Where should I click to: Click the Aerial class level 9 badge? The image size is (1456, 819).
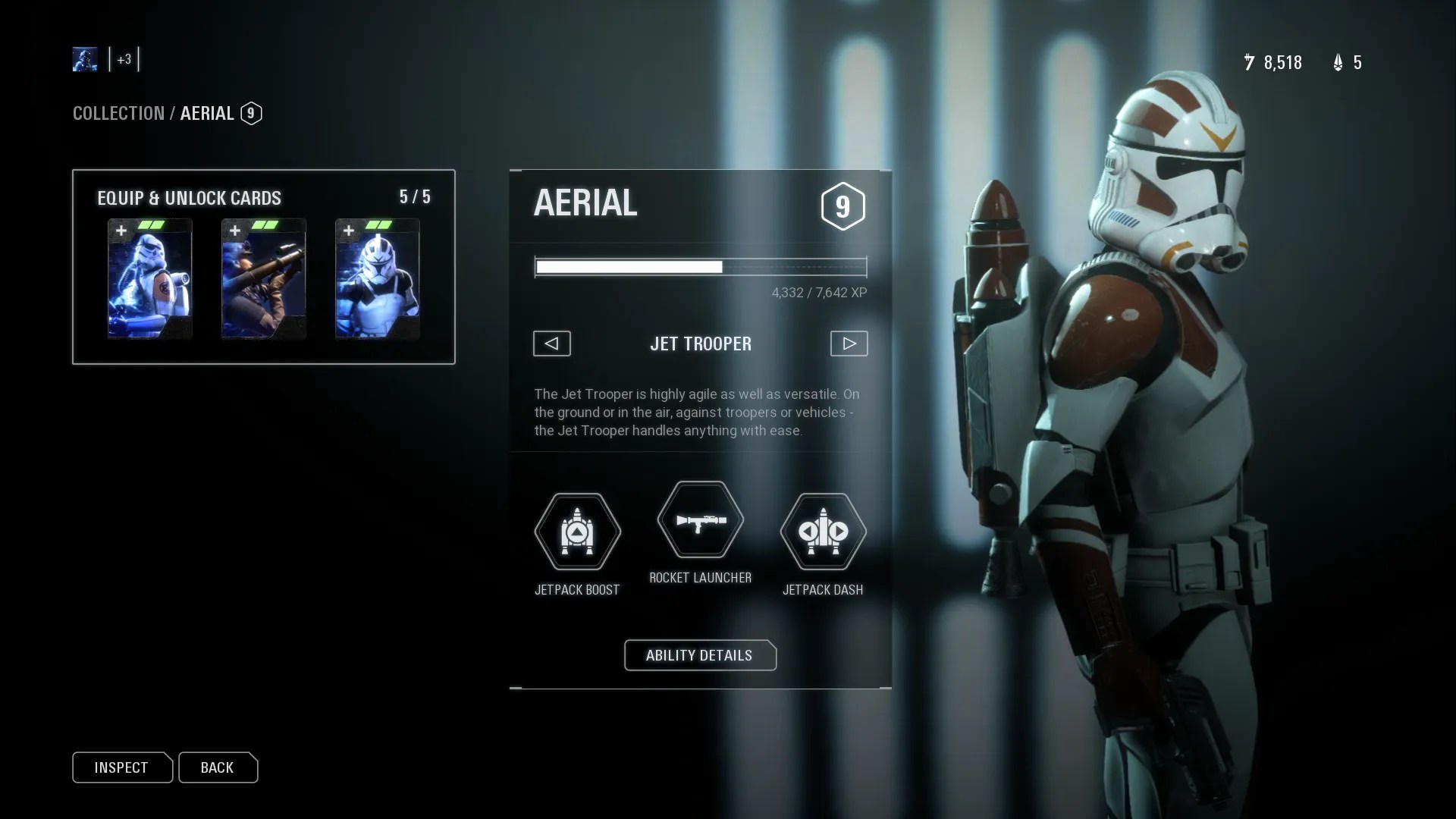[x=251, y=113]
